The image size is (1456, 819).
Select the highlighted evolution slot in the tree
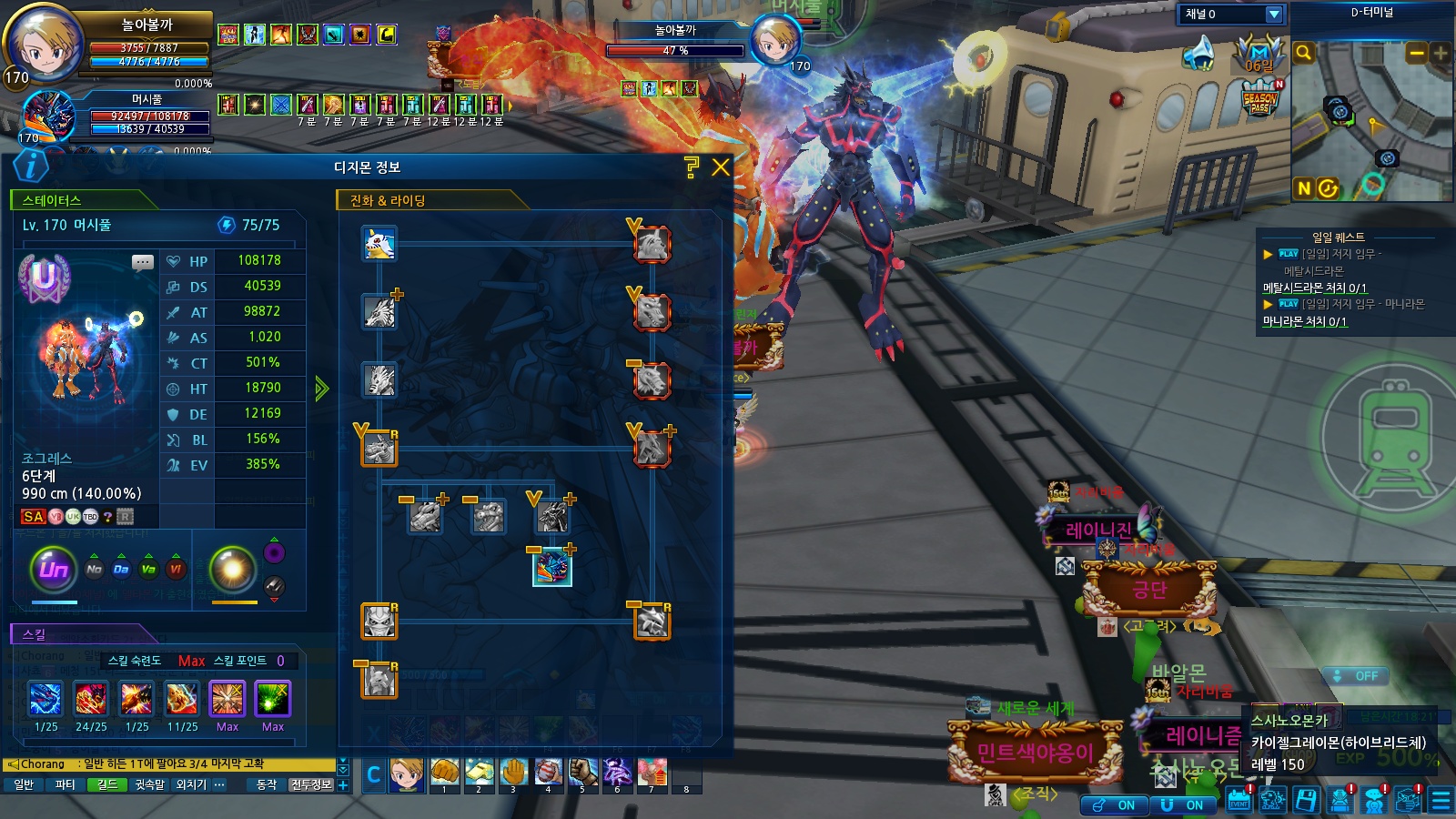[x=551, y=568]
